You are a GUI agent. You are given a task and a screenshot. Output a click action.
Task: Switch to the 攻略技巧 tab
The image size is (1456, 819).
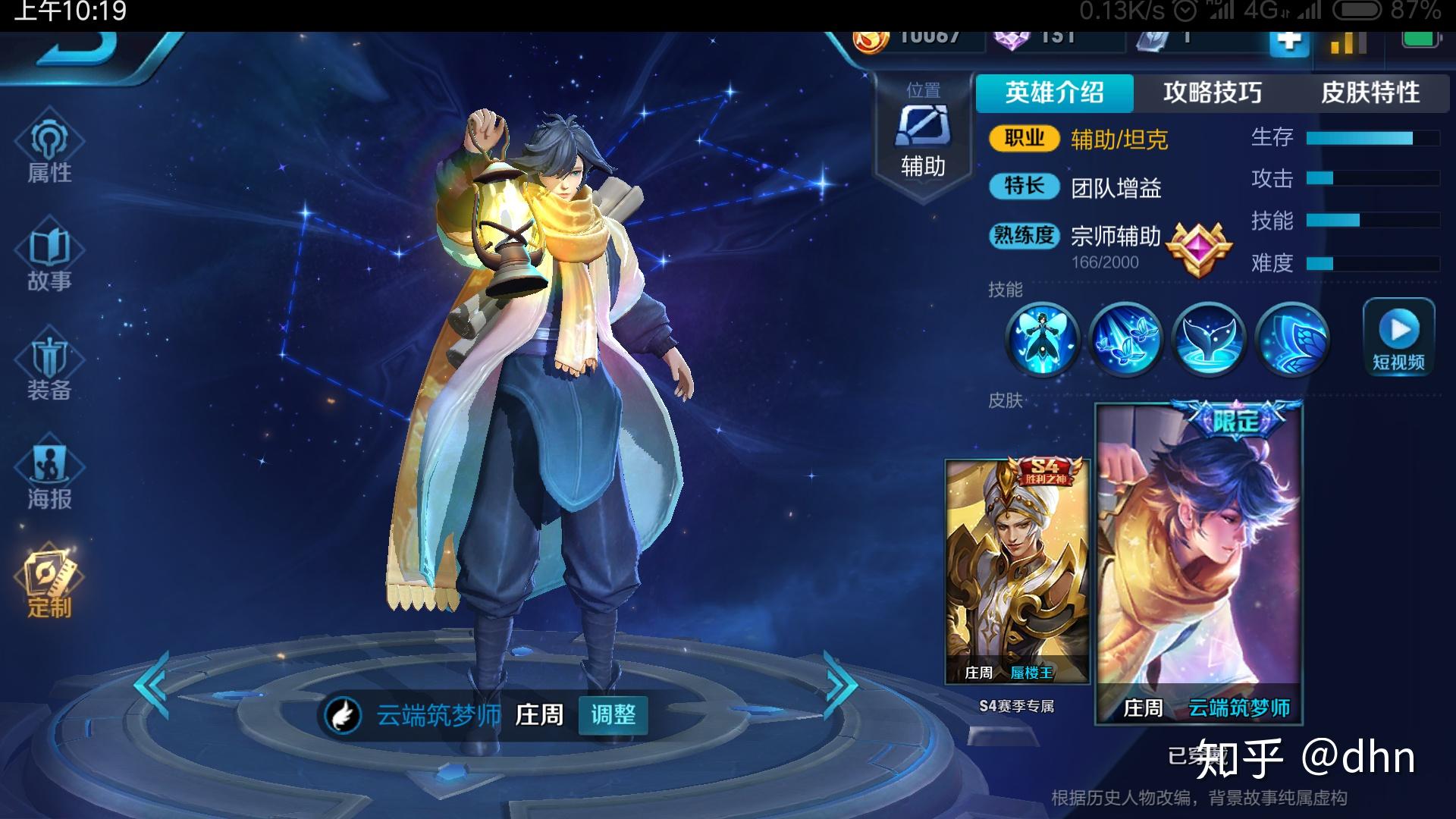1212,93
